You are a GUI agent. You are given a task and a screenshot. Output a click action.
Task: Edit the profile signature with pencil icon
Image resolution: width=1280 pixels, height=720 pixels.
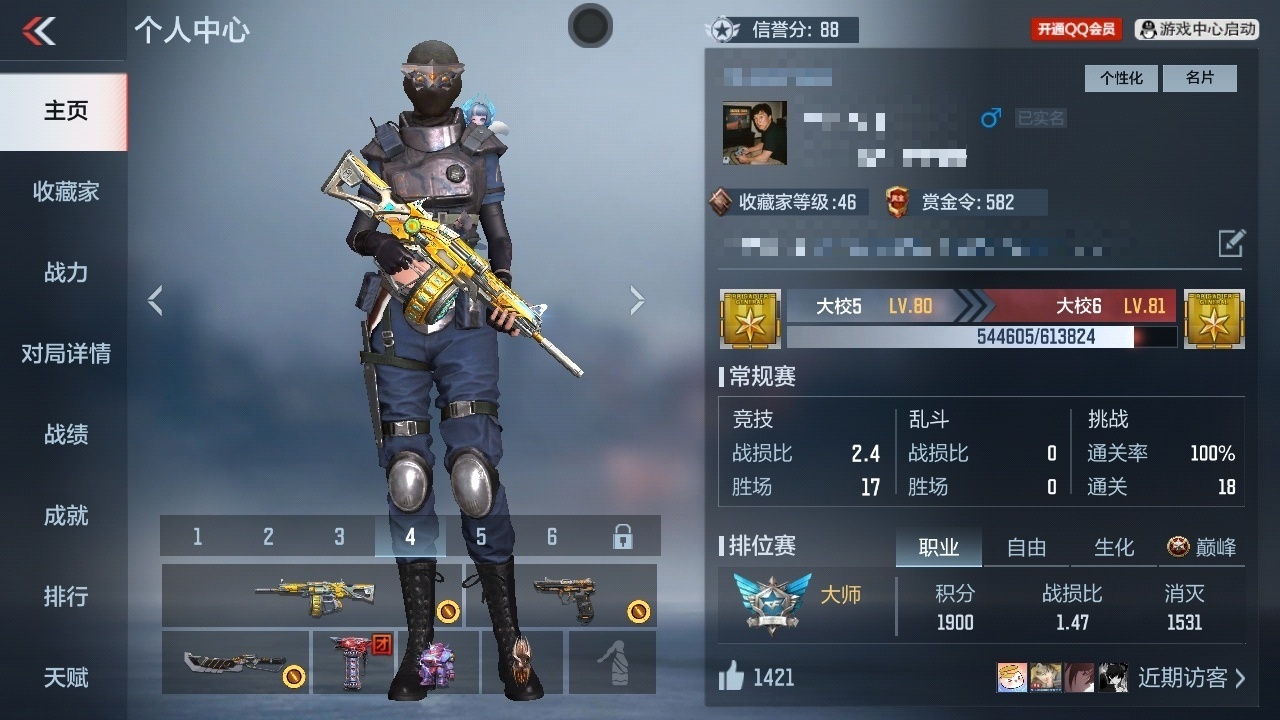point(1231,243)
